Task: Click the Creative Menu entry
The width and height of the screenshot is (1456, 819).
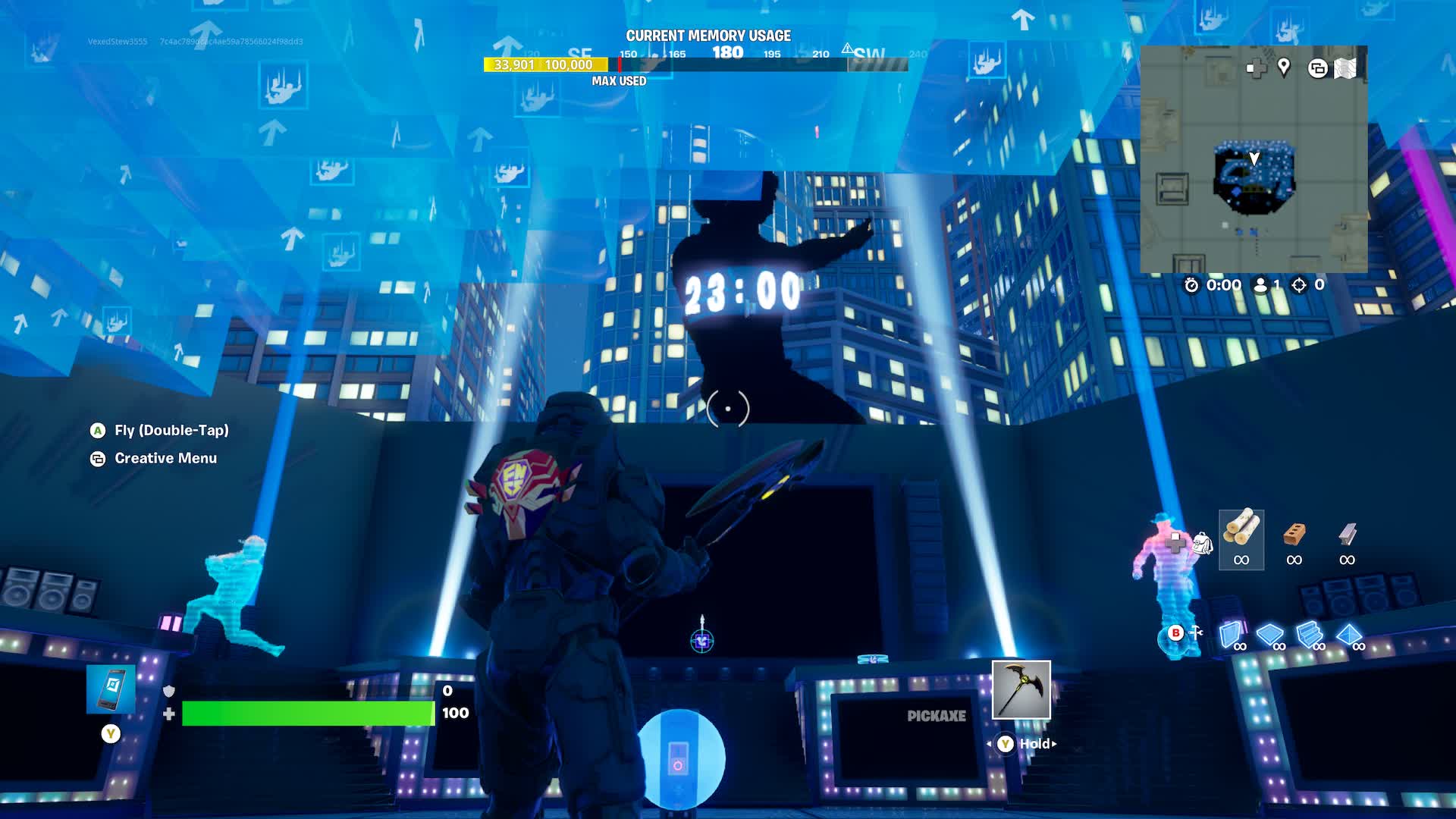Action: [165, 458]
